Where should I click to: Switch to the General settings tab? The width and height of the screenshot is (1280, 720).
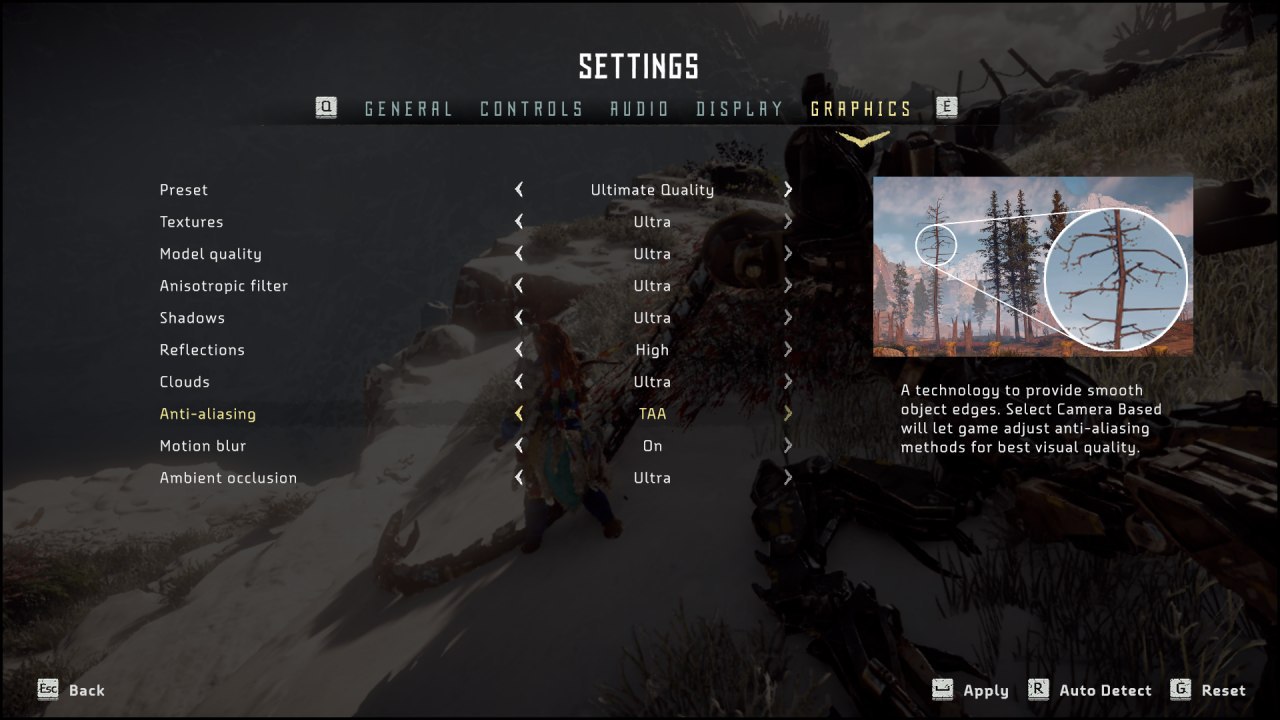[x=408, y=109]
